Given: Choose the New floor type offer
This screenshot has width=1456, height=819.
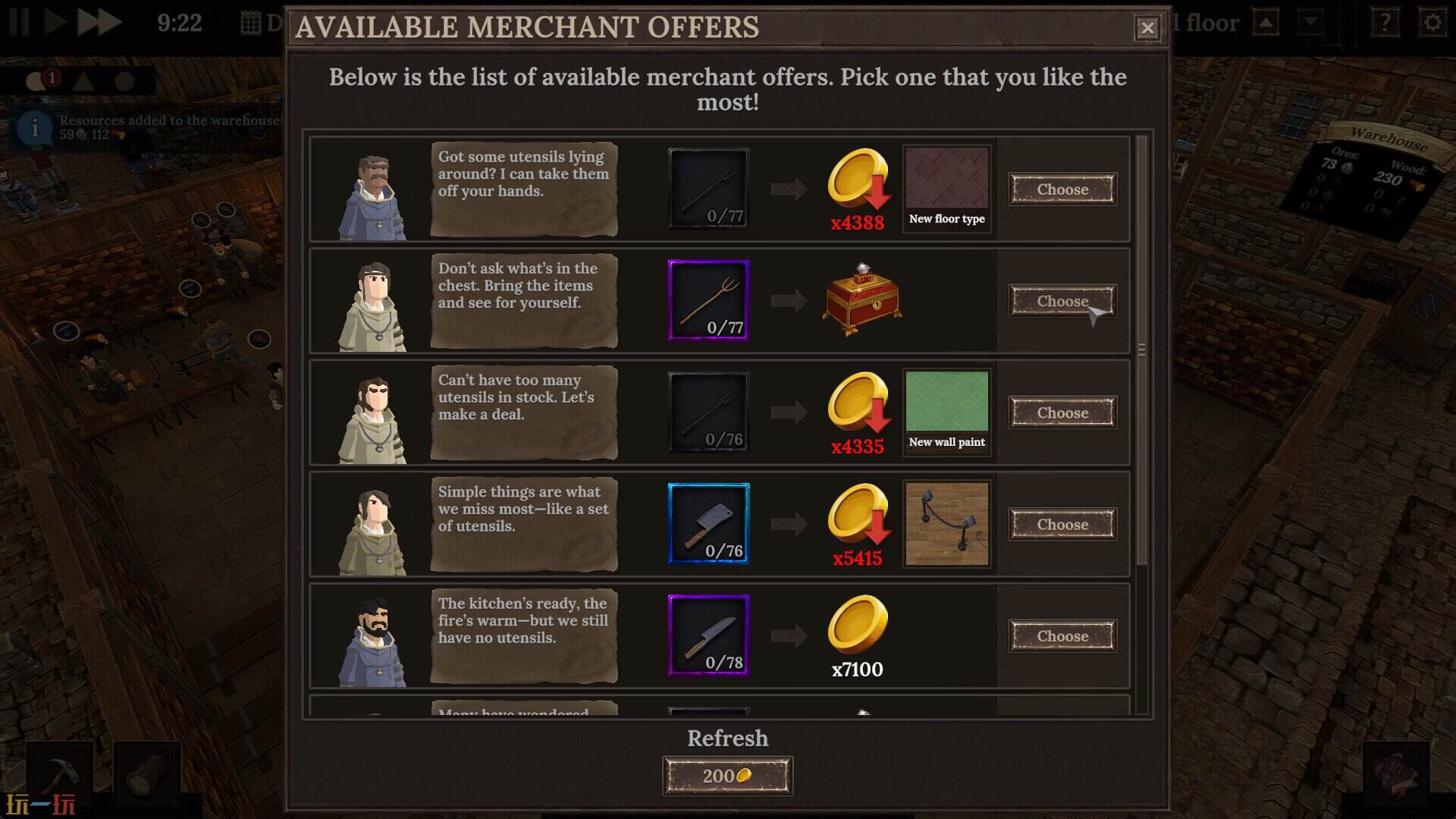Looking at the screenshot, I should [x=1062, y=190].
